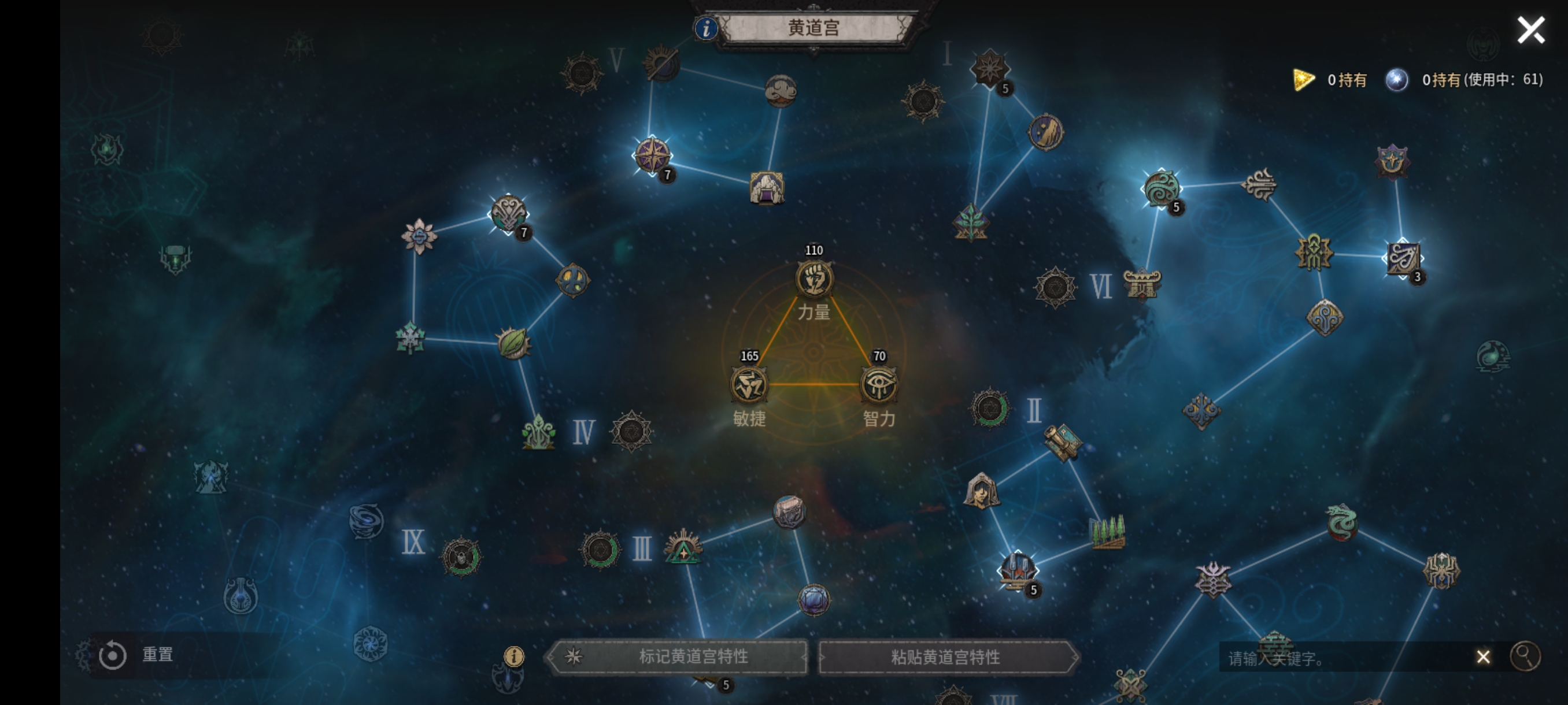The image size is (1568, 705).
Task: Open the info button beside 黄道宫 title
Action: [705, 28]
